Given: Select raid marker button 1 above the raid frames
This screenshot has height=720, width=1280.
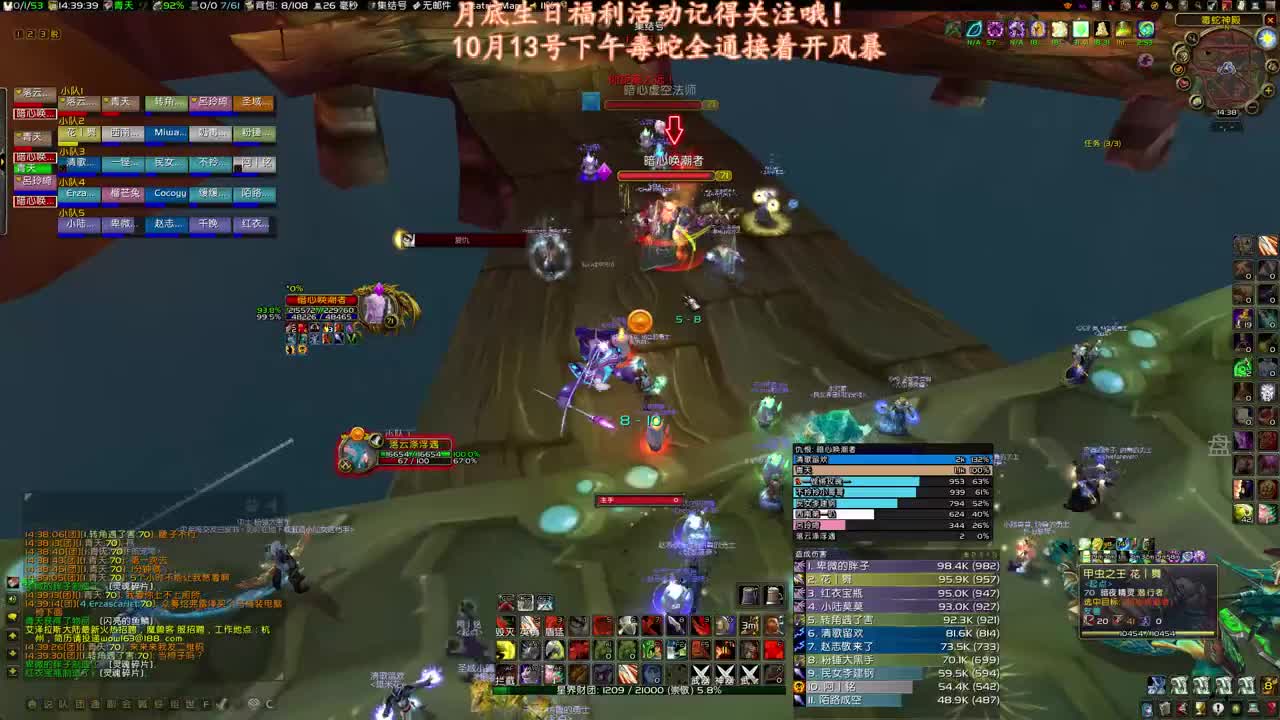Looking at the screenshot, I should point(19,33).
